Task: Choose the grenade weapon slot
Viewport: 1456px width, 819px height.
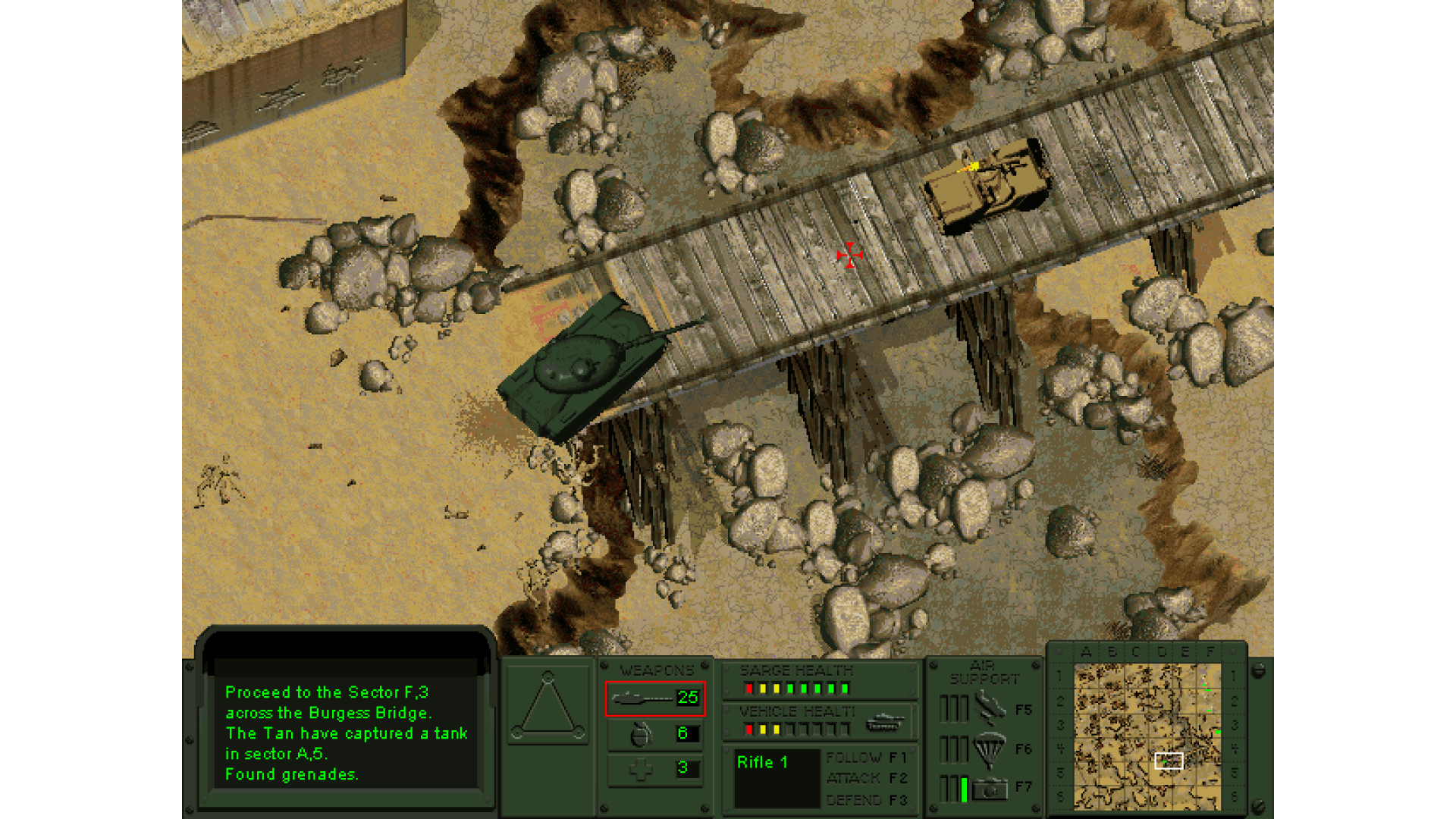Action: click(655, 733)
